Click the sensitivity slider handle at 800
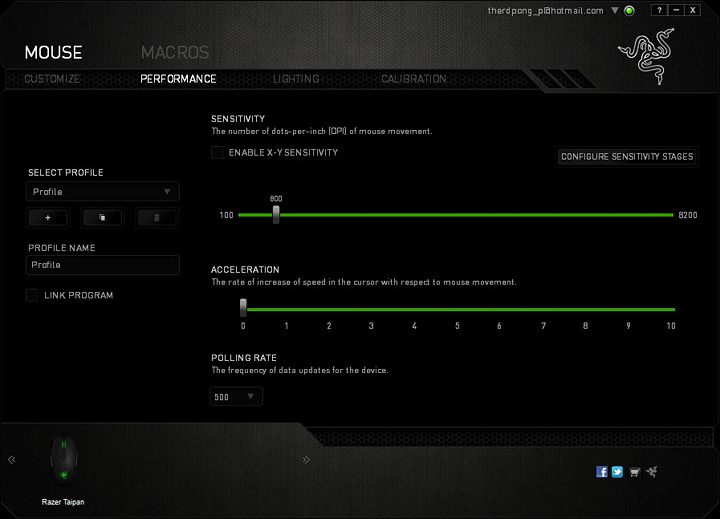This screenshot has height=519, width=720. coord(276,214)
